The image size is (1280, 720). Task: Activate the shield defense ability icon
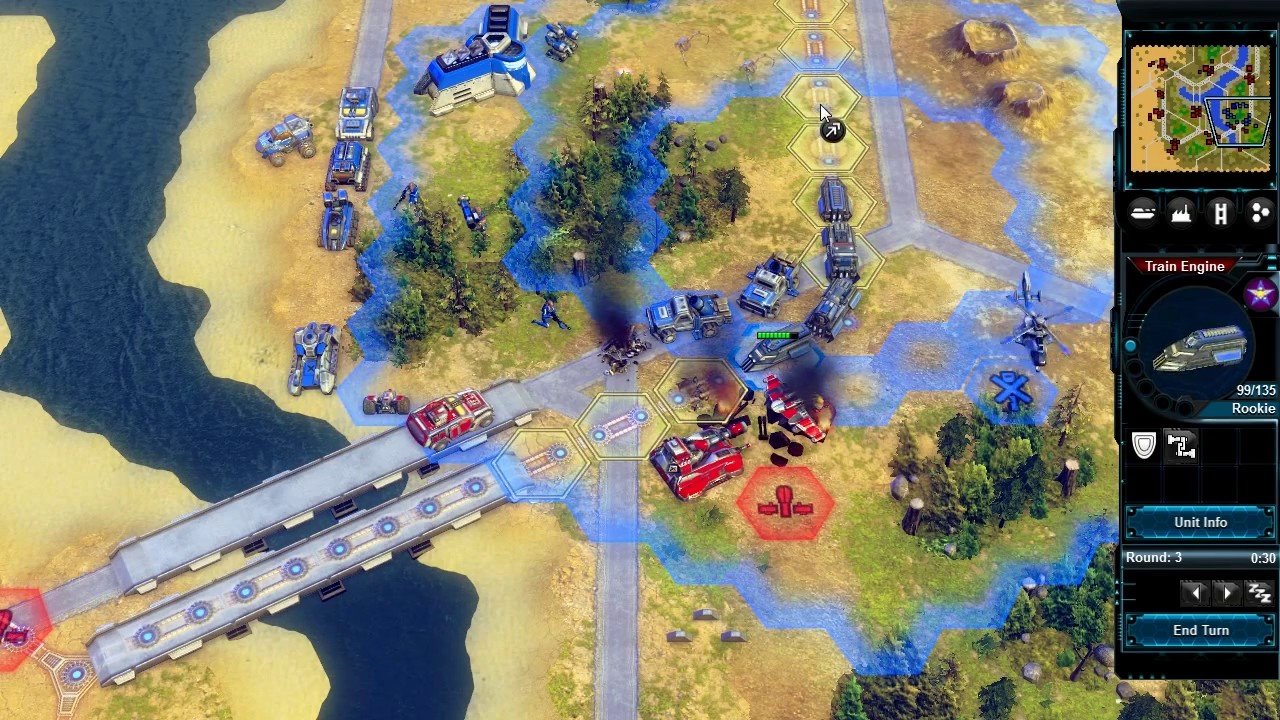[1144, 446]
